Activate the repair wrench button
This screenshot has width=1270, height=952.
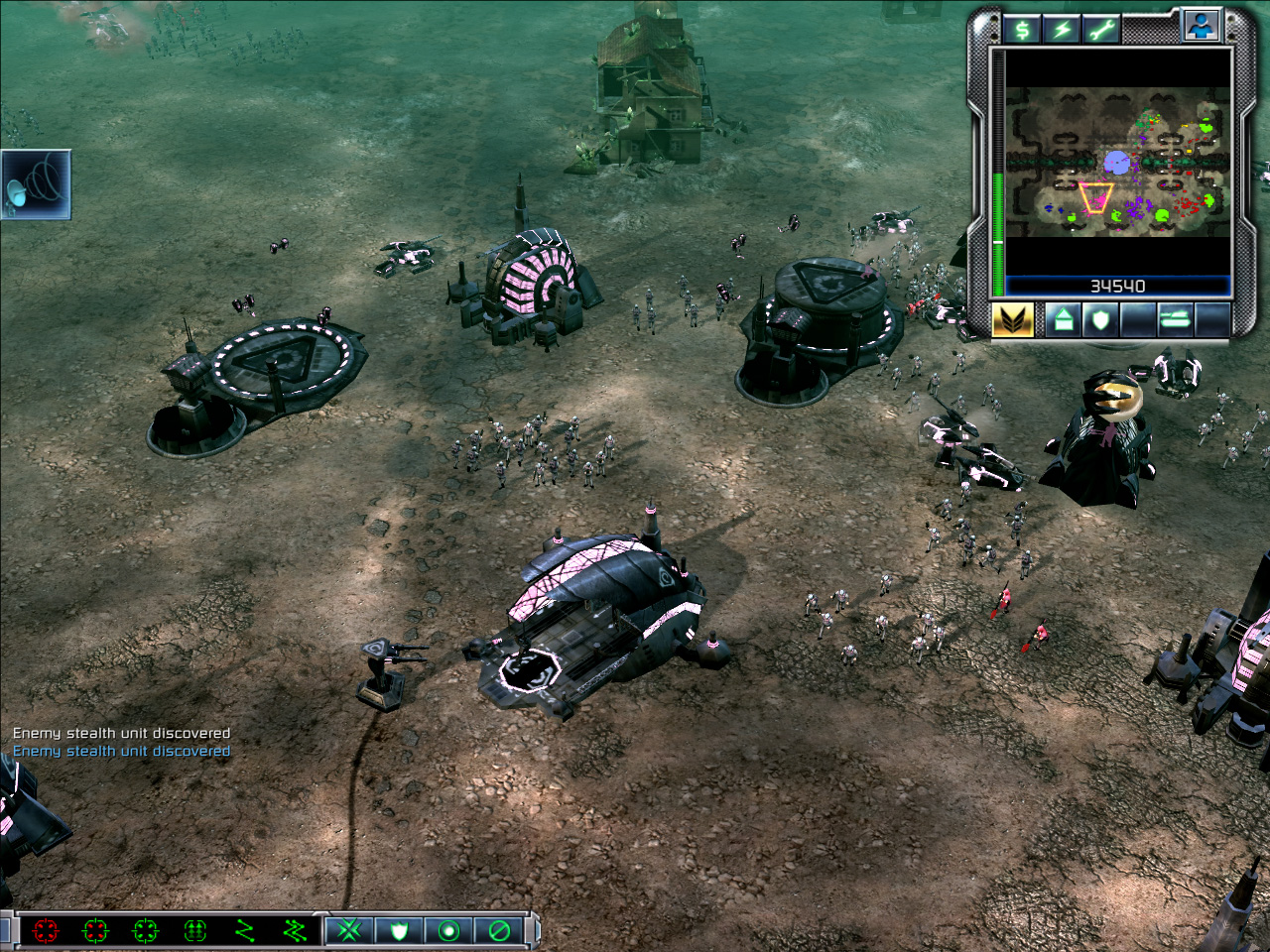coord(1100,30)
